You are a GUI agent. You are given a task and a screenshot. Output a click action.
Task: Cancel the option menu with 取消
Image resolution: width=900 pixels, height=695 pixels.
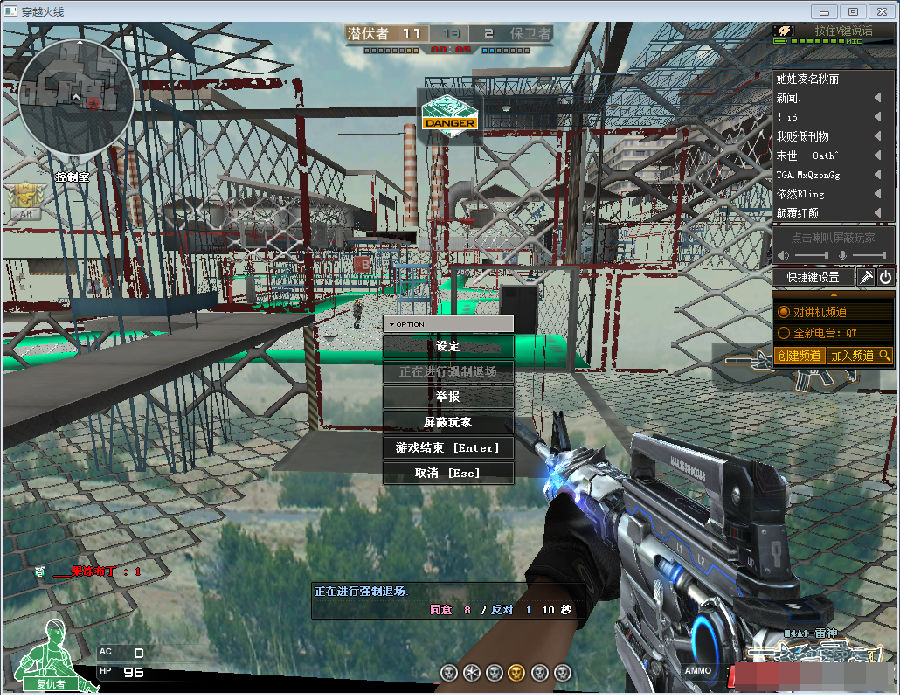click(x=448, y=472)
